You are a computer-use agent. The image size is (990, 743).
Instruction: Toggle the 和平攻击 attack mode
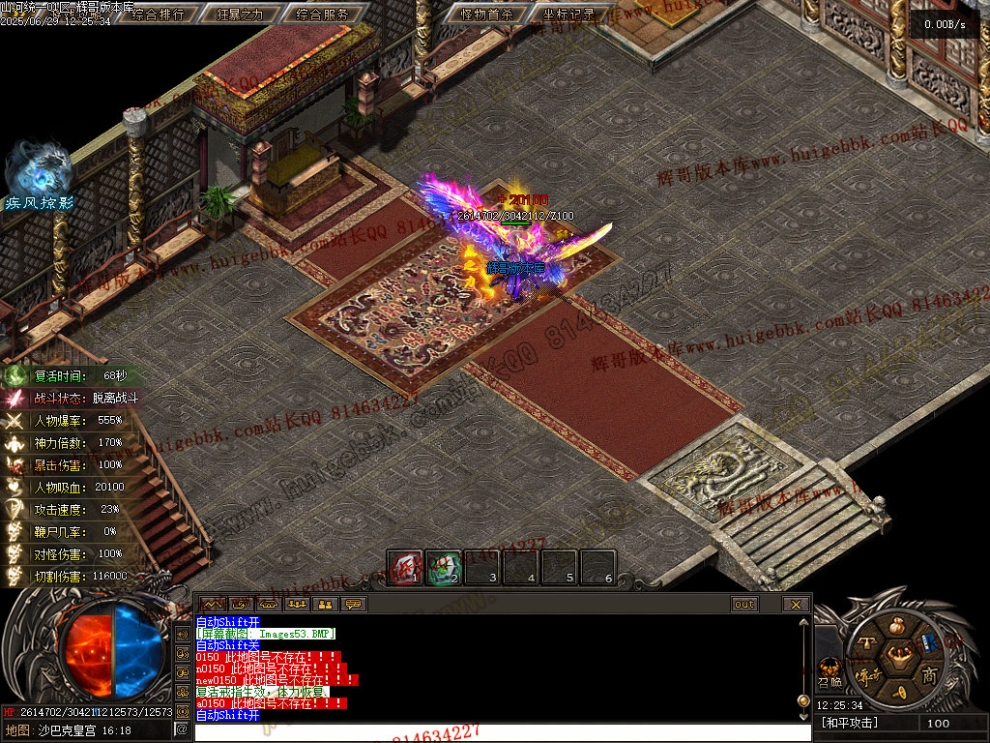click(849, 723)
